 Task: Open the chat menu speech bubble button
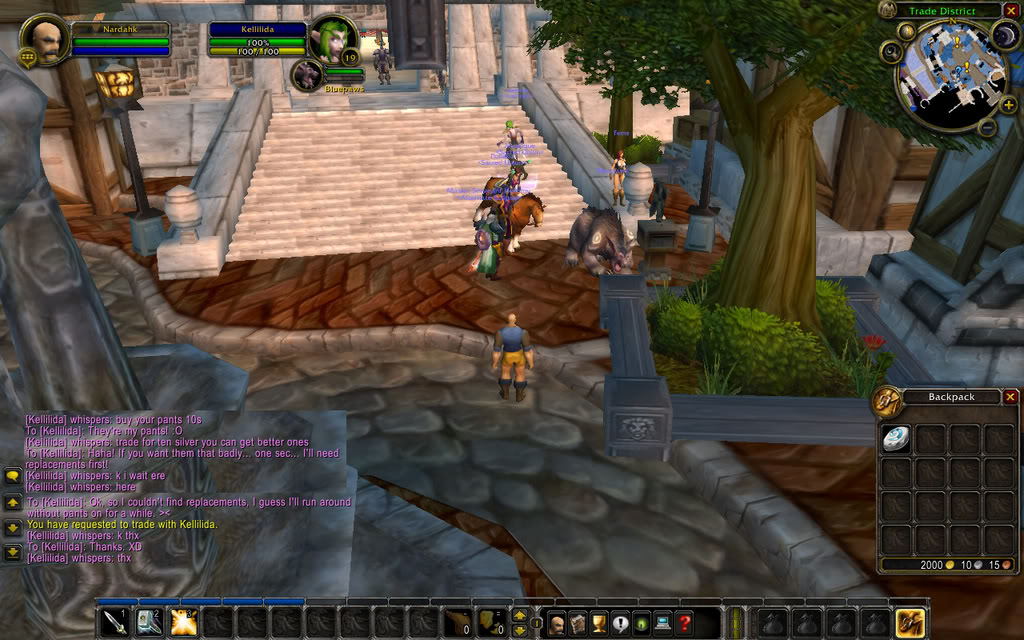[x=12, y=476]
